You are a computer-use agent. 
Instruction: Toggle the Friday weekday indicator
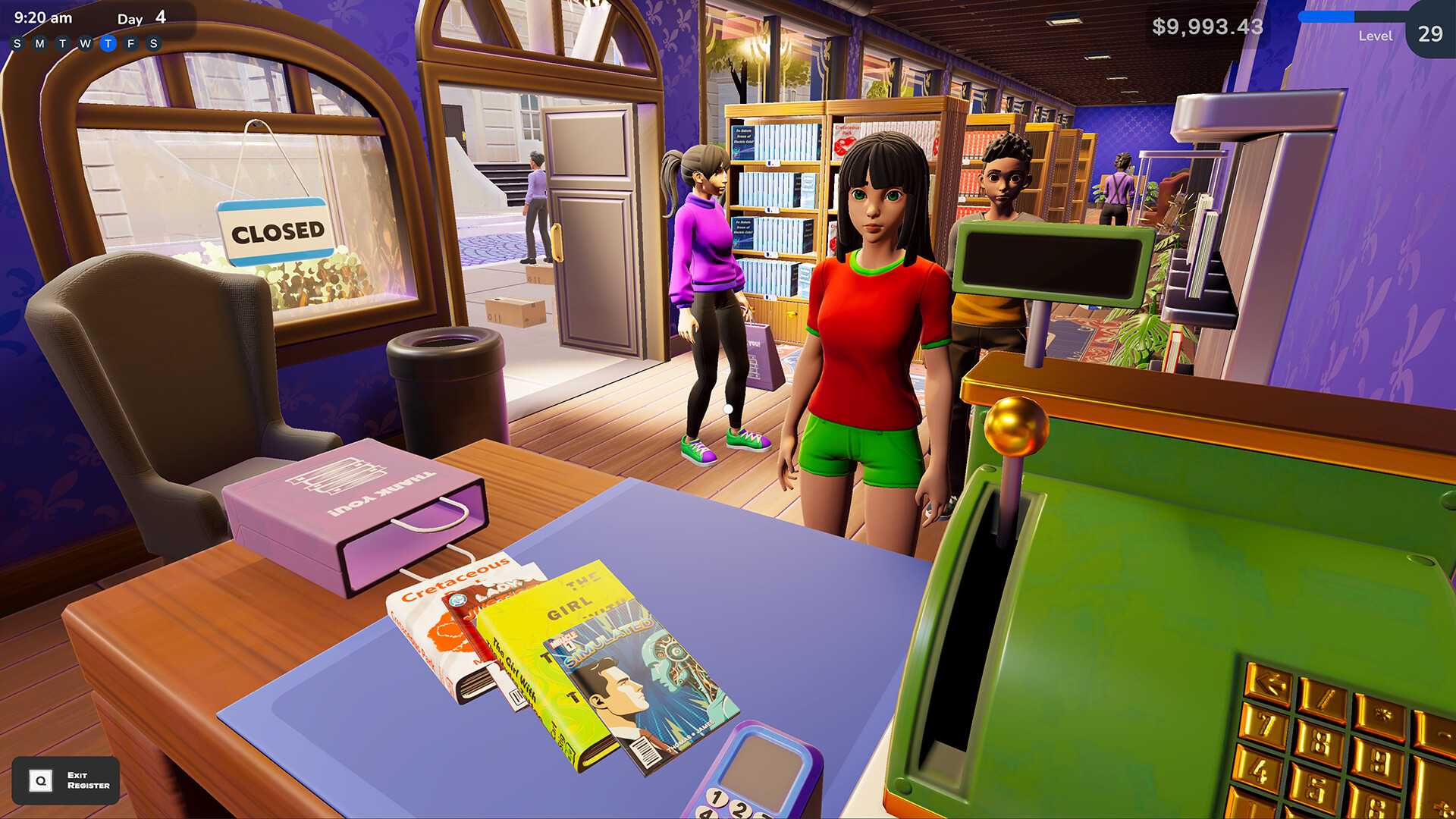tap(132, 42)
